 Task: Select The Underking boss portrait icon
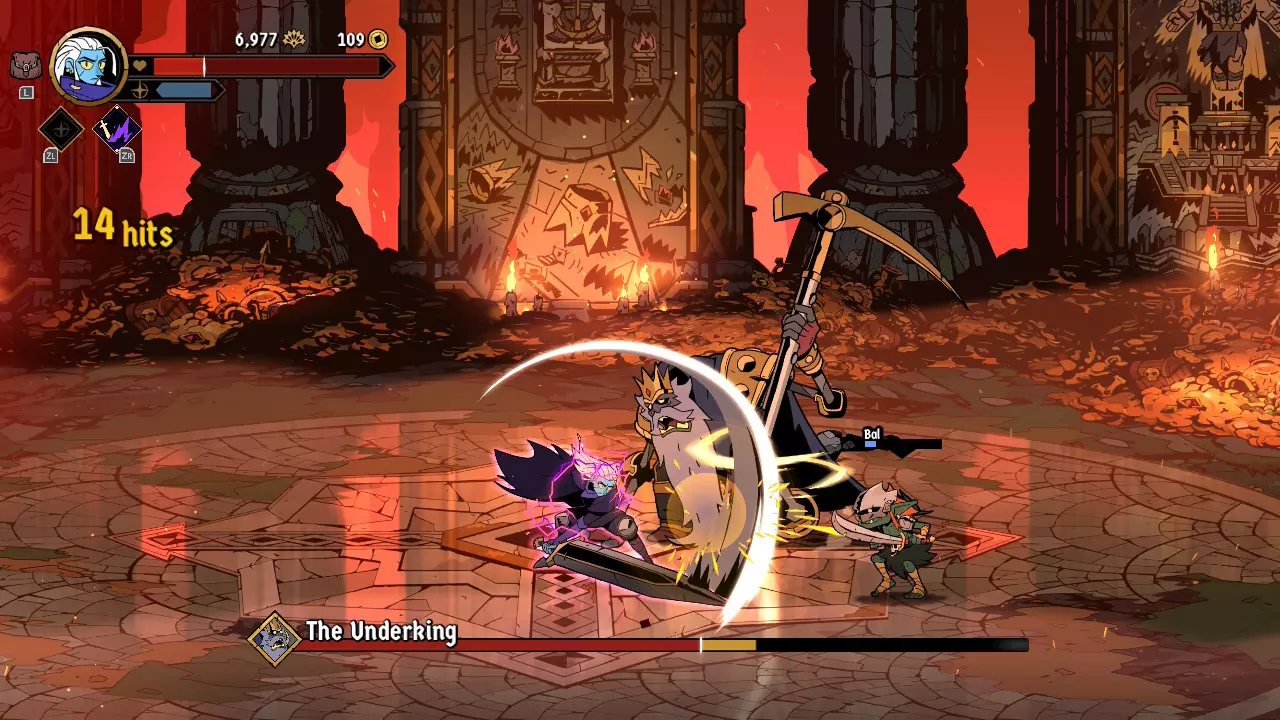(274, 636)
